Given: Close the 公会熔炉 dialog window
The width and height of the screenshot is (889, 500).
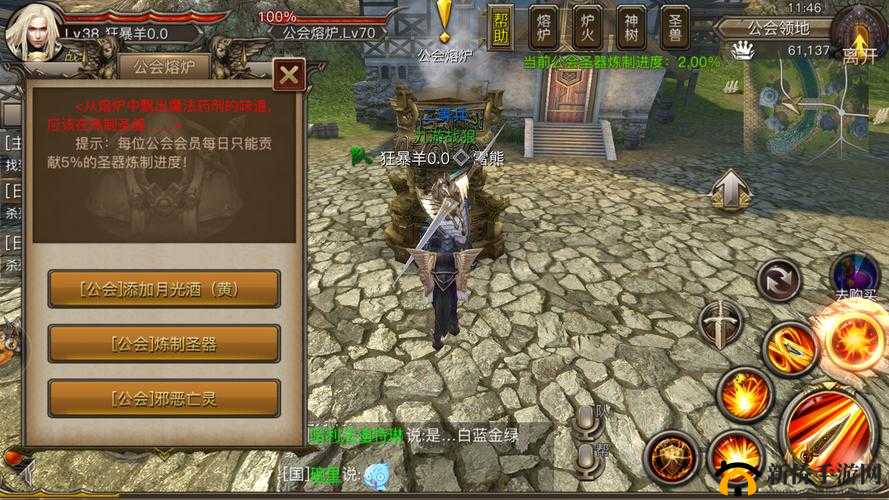Looking at the screenshot, I should [x=288, y=75].
